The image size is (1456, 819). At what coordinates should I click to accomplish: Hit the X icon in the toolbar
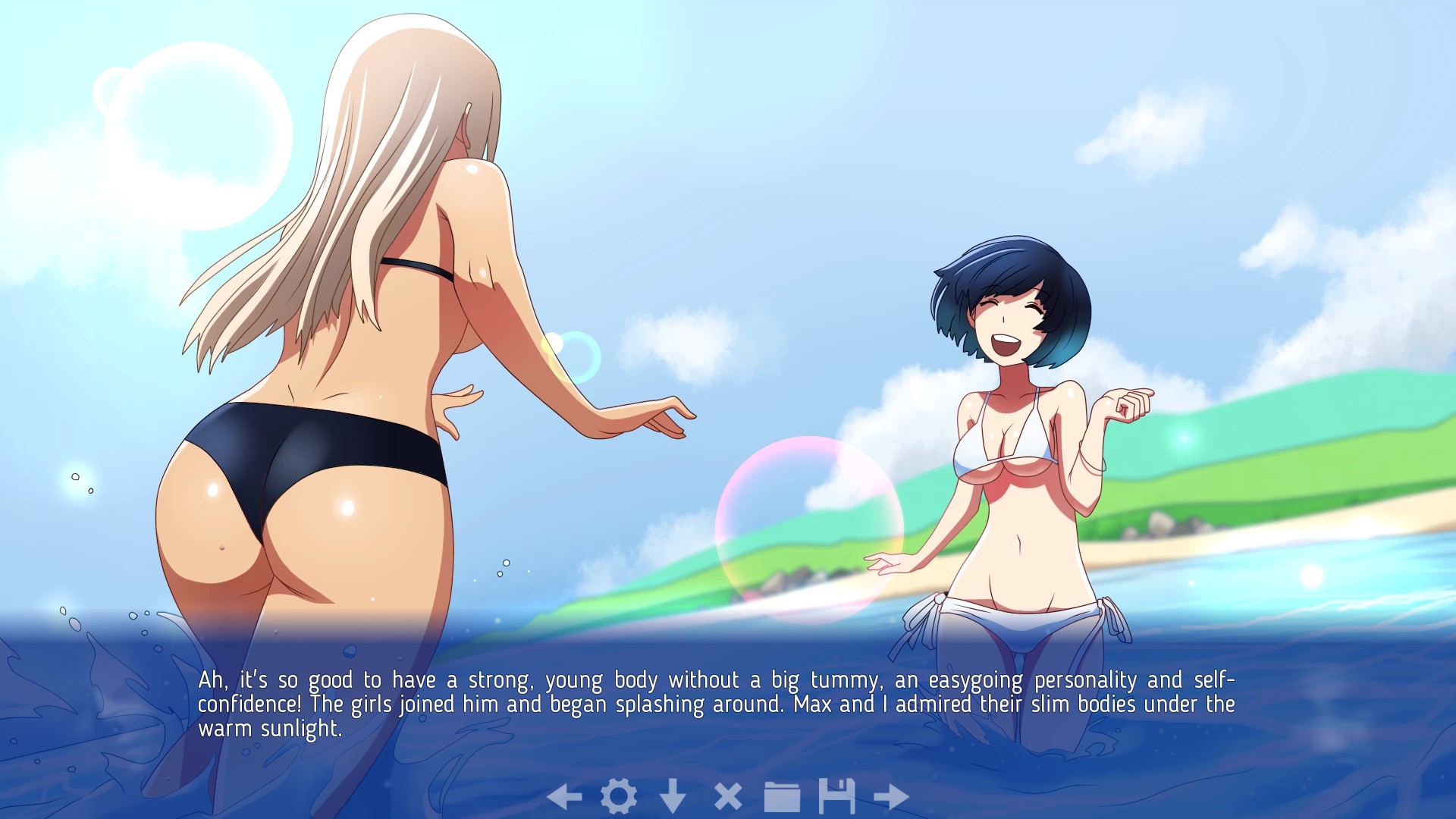tap(728, 796)
